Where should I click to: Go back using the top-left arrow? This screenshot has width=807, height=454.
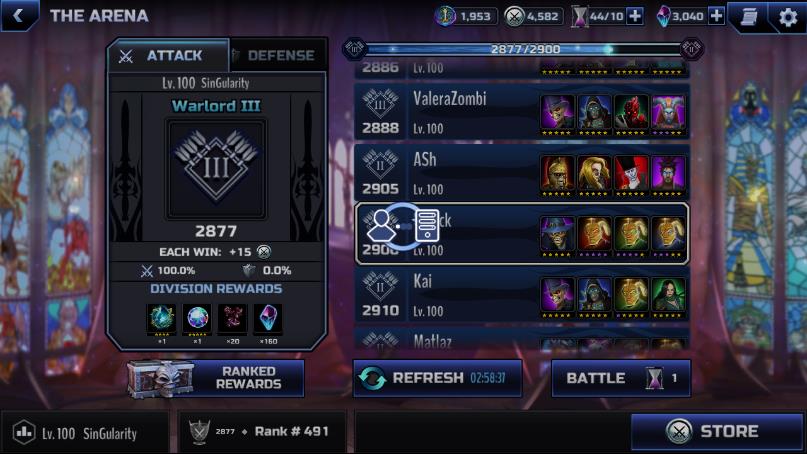(x=18, y=15)
